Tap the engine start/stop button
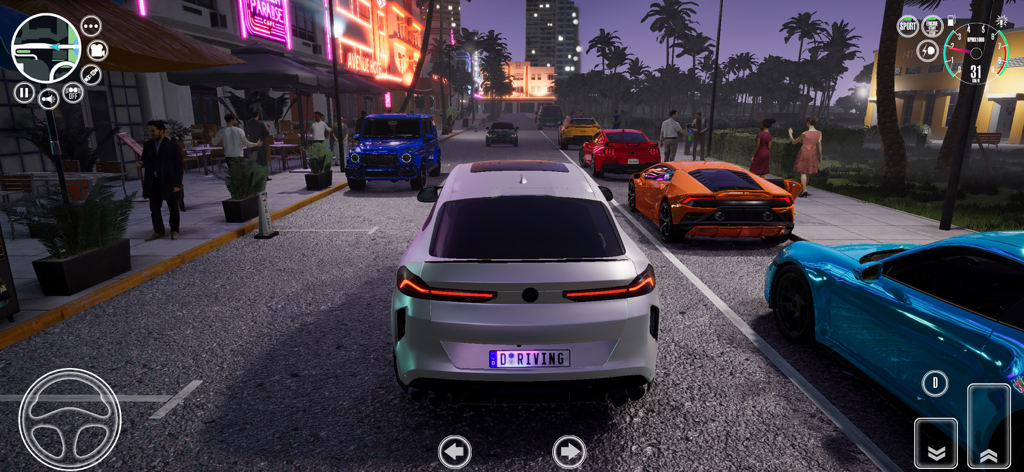 click(x=932, y=27)
